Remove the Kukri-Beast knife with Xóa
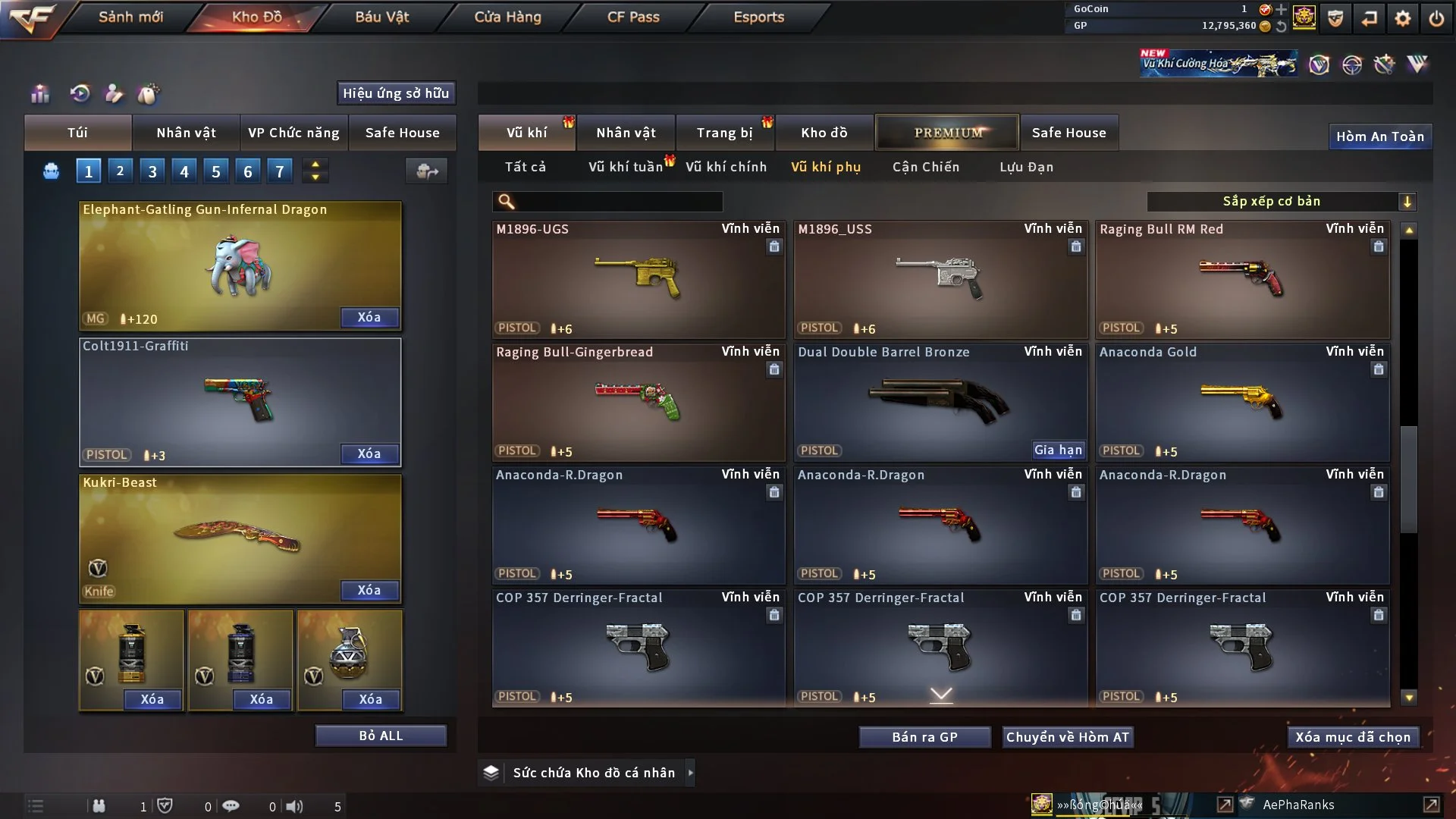The image size is (1456, 819). point(369,590)
